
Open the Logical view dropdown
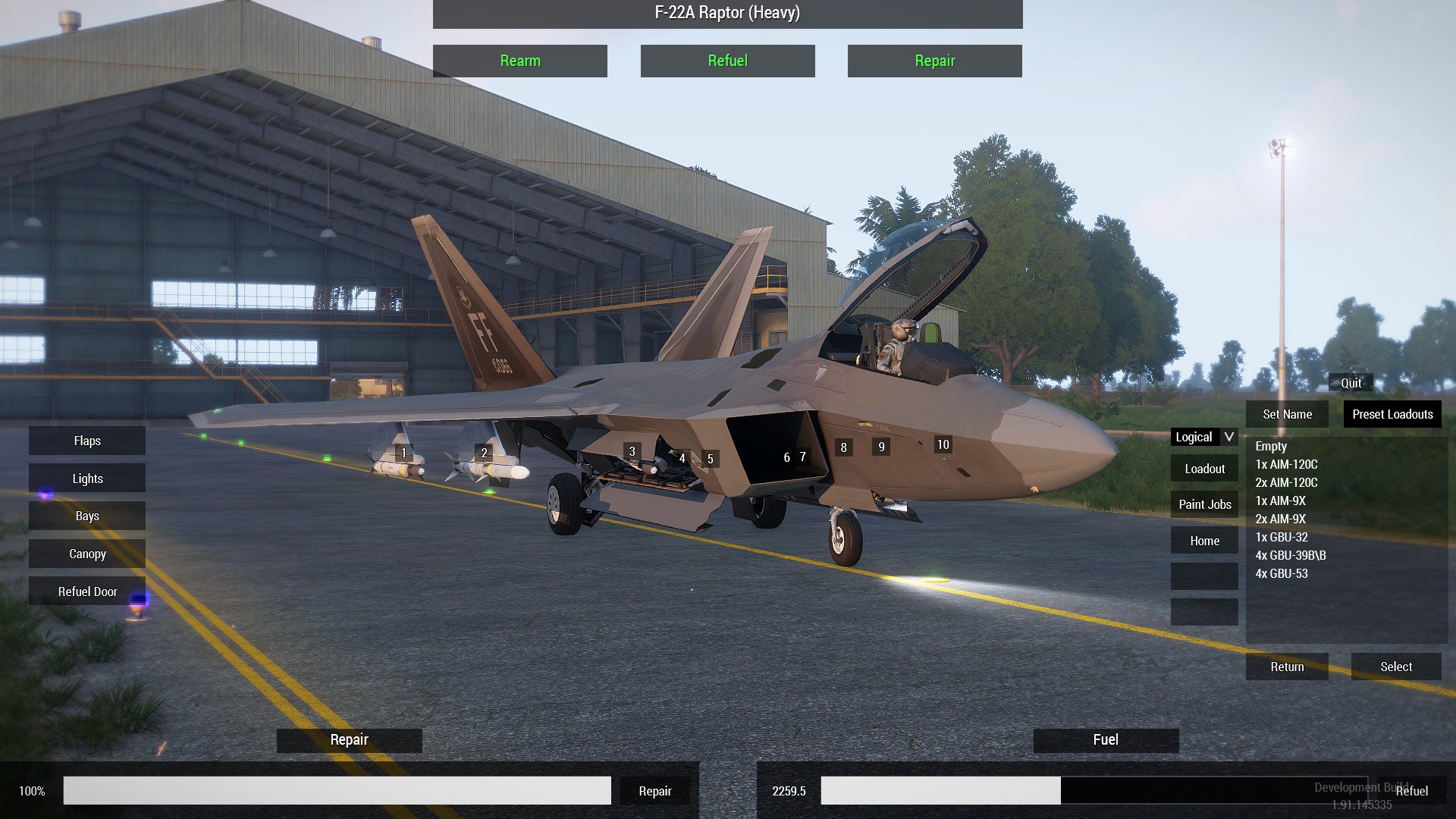pos(1203,437)
